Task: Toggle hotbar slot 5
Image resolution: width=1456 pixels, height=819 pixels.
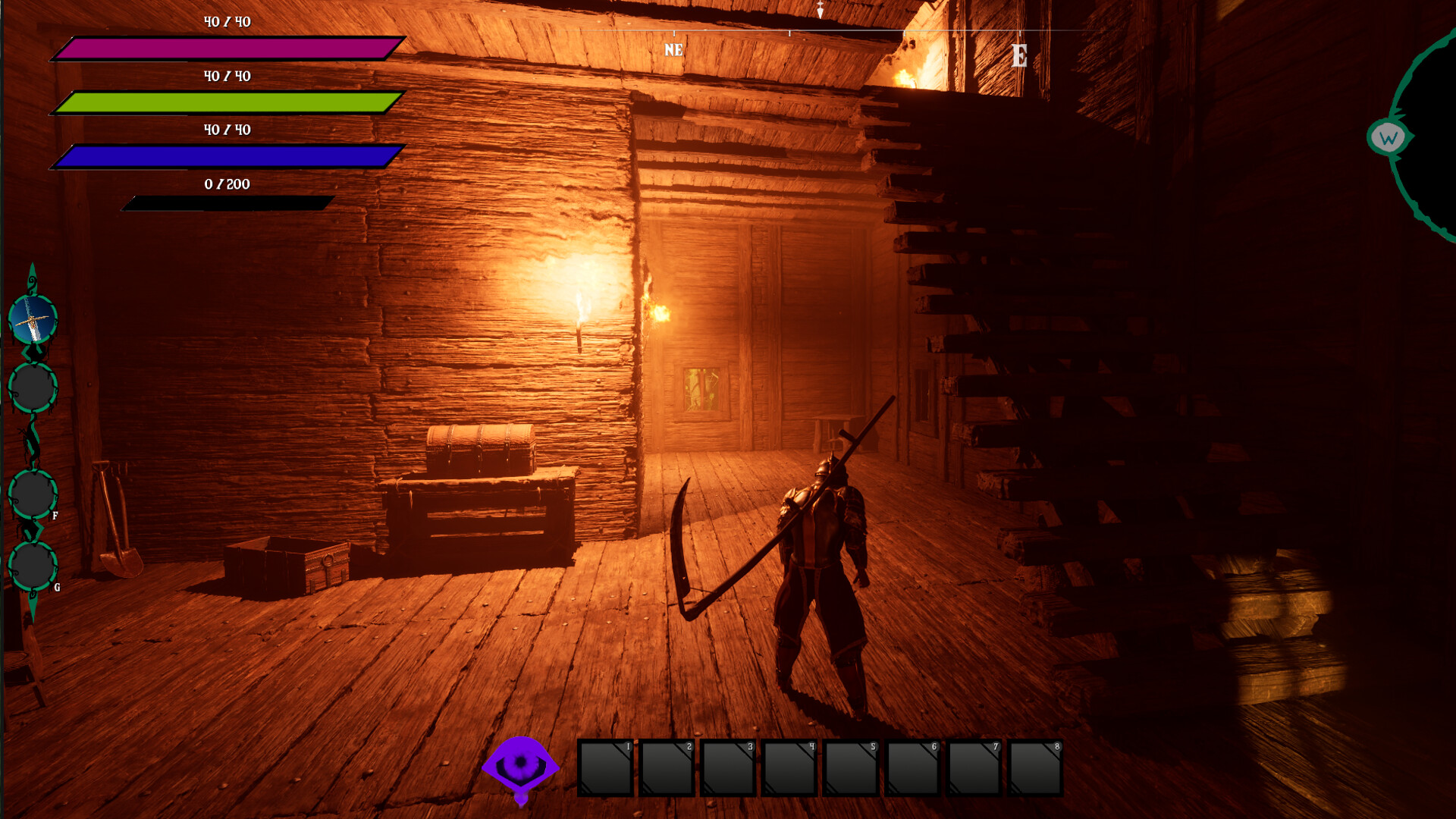Action: 851,768
